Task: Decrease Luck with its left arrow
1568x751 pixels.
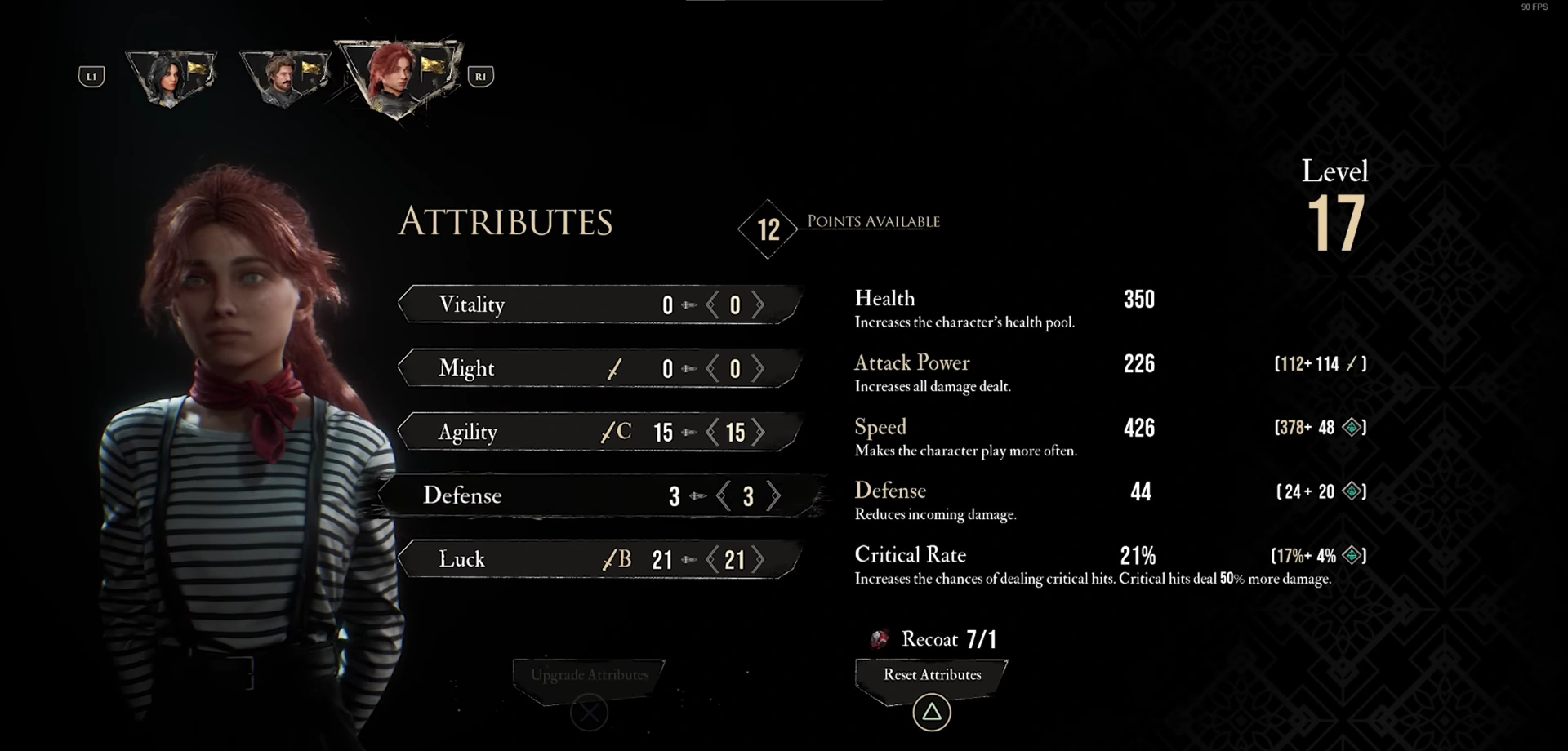Action: pyautogui.click(x=712, y=560)
